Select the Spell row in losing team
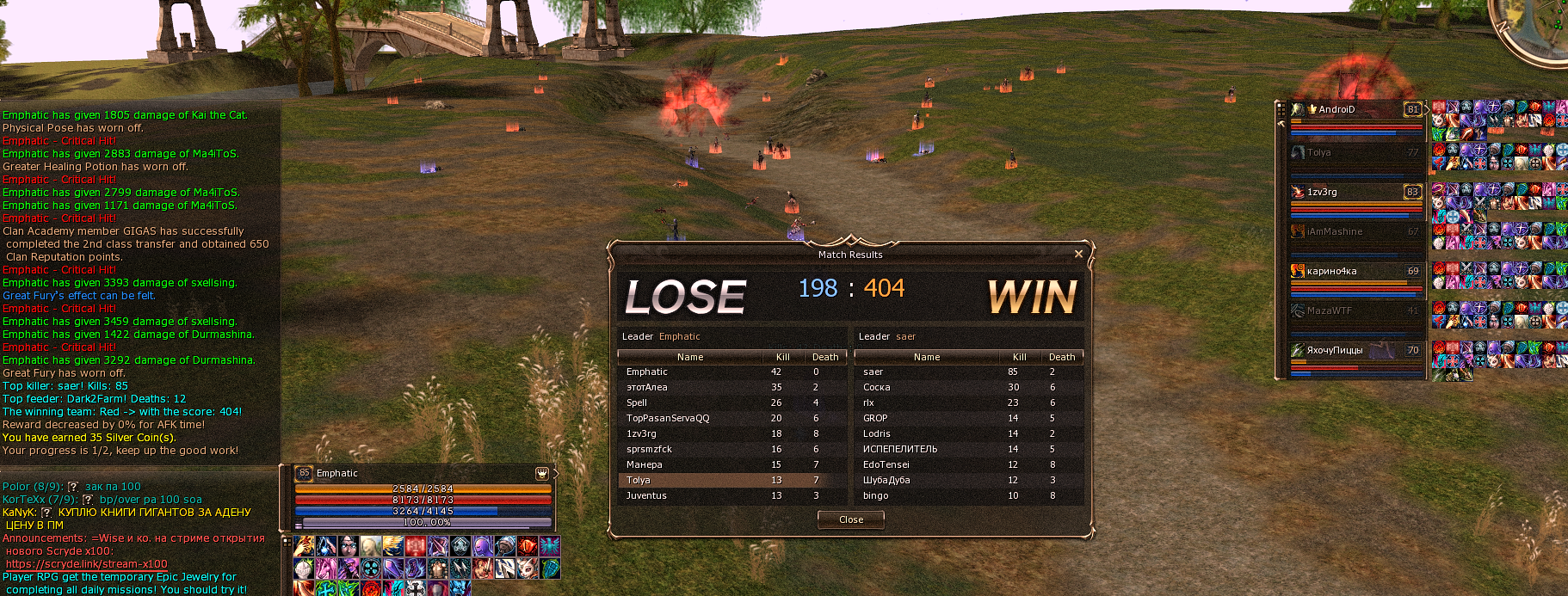 tap(732, 403)
